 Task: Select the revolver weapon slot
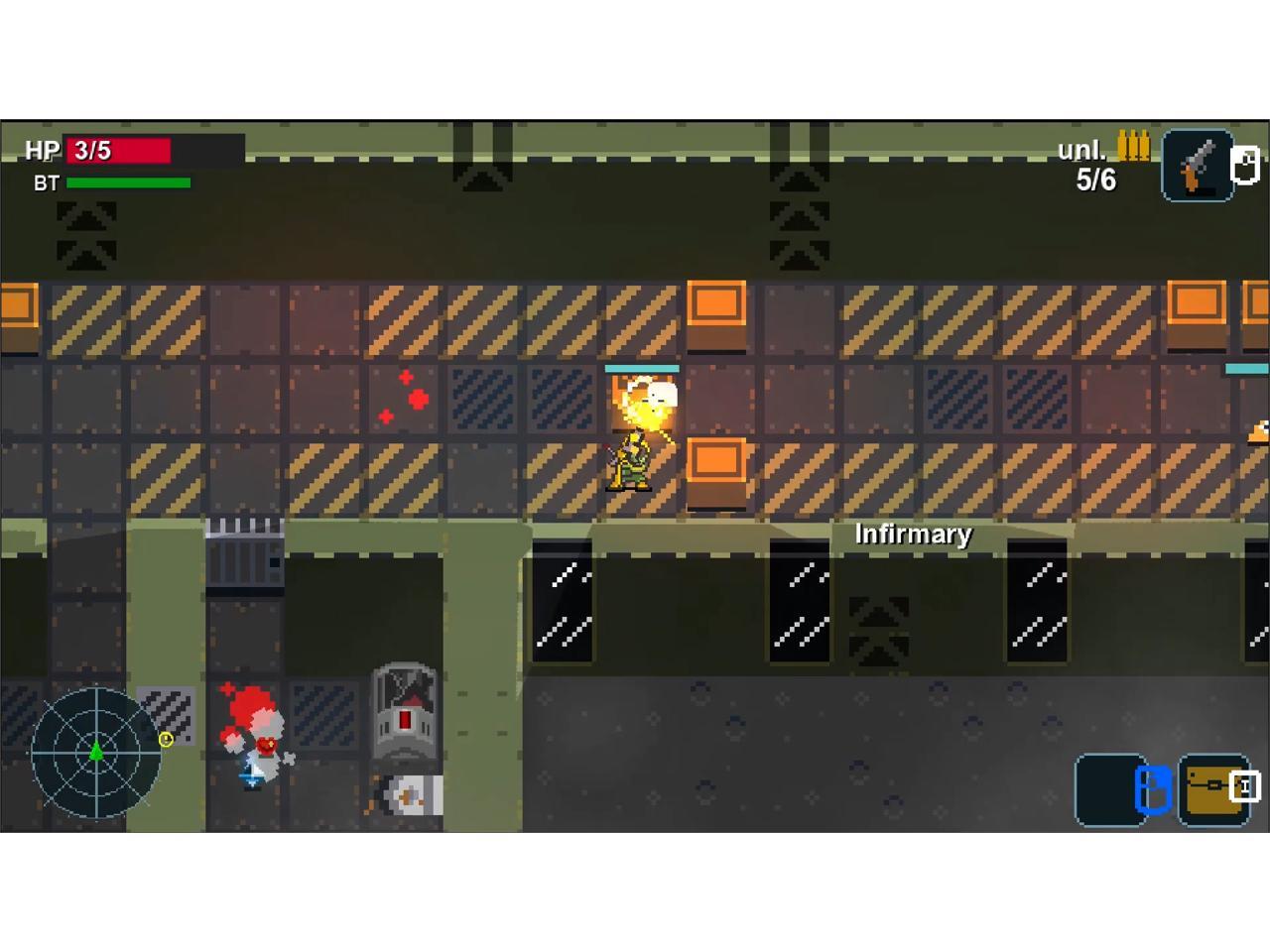pyautogui.click(x=1198, y=166)
